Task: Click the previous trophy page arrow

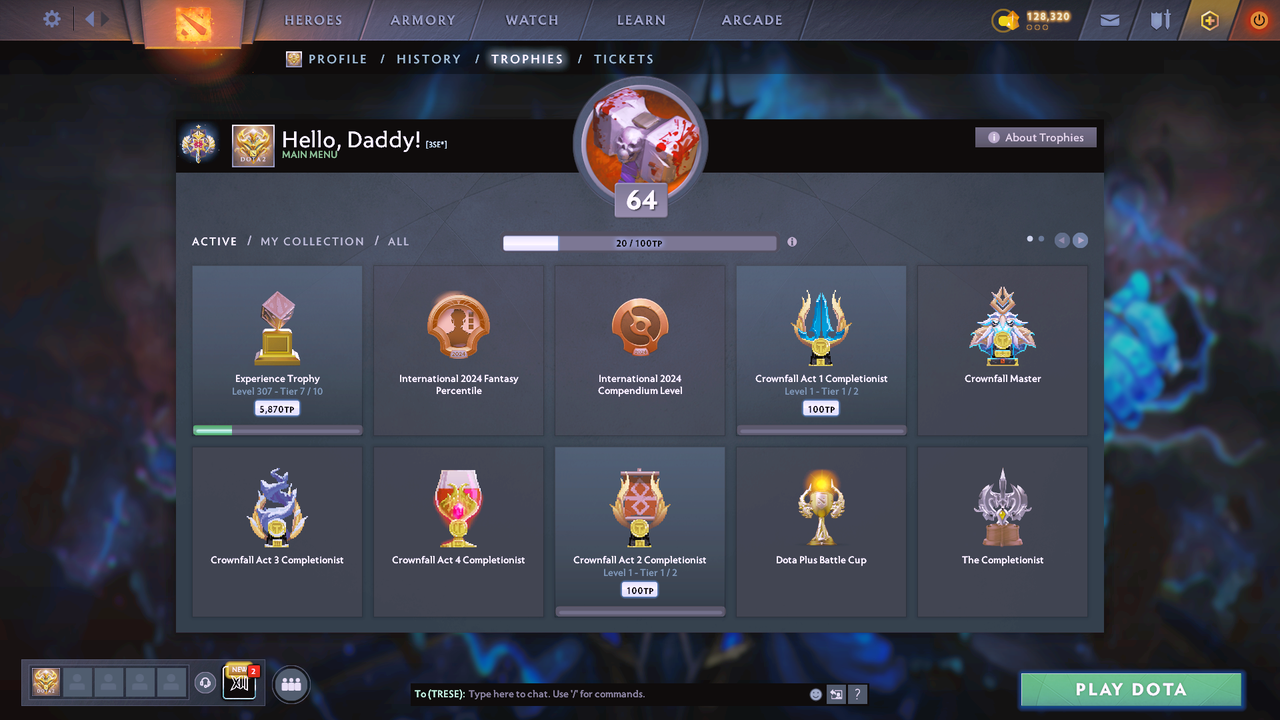Action: pyautogui.click(x=1061, y=240)
